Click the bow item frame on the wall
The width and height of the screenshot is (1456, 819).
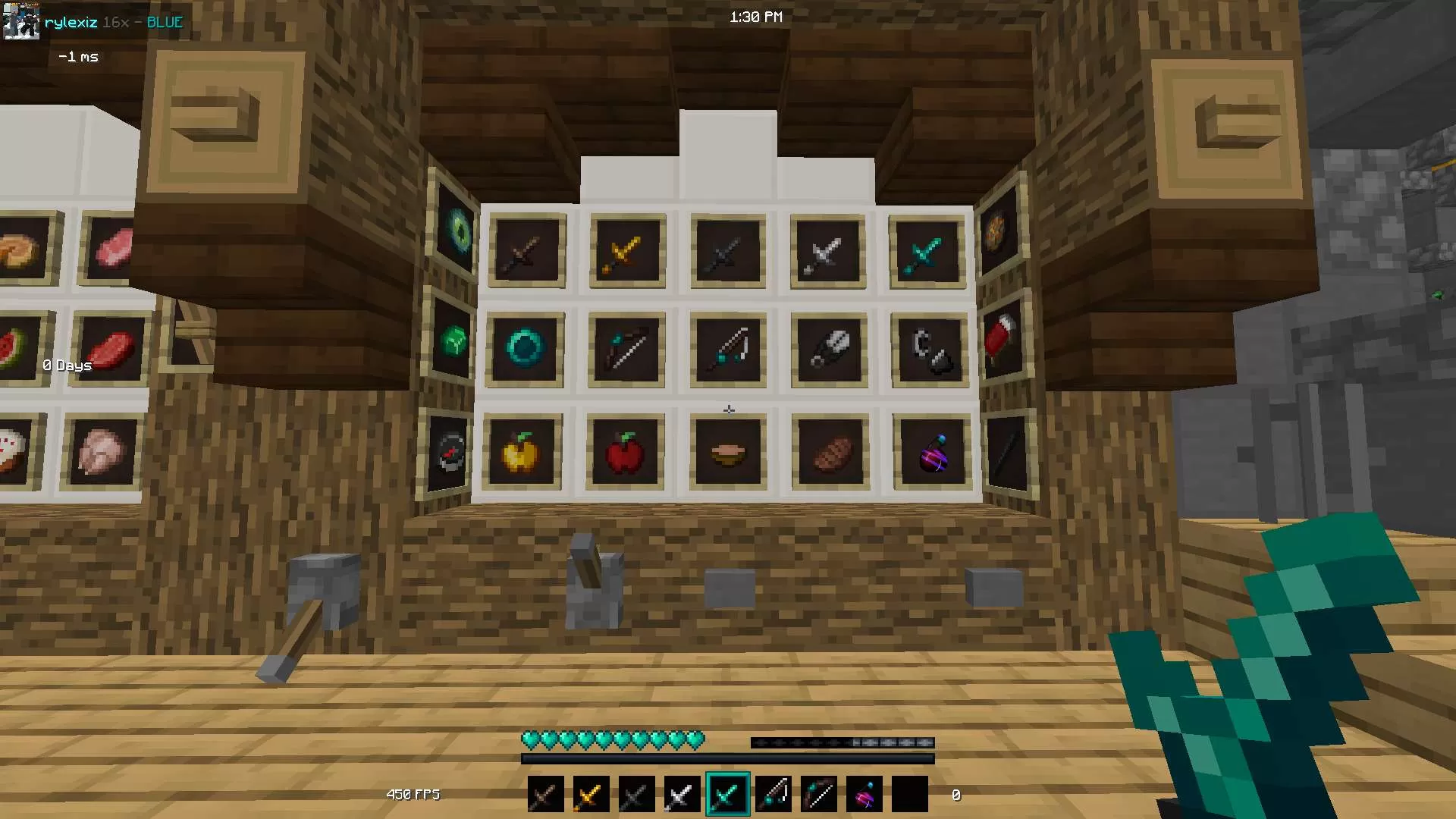coord(626,350)
